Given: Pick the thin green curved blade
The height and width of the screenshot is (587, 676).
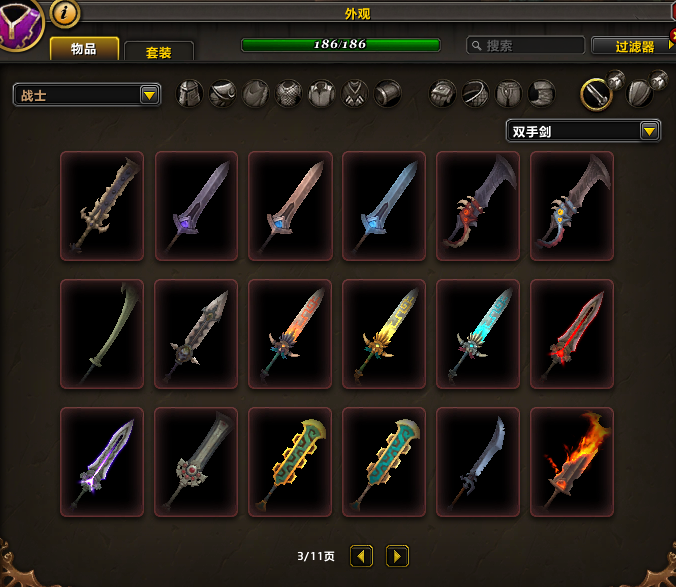Looking at the screenshot, I should [101, 333].
